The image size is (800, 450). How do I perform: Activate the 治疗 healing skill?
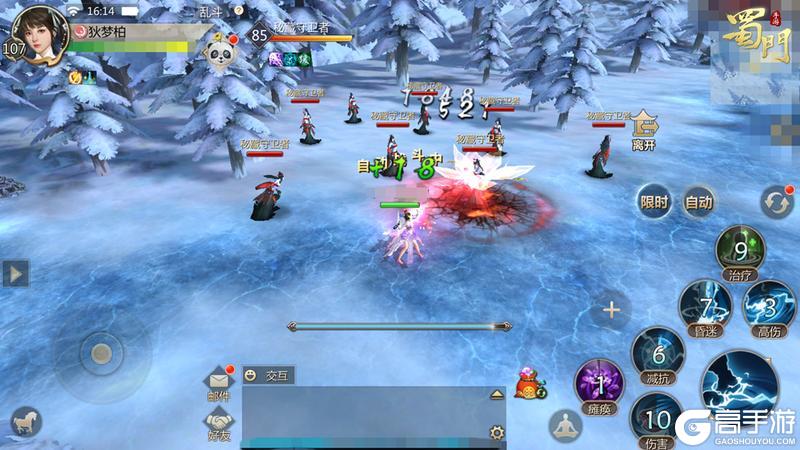click(x=740, y=250)
